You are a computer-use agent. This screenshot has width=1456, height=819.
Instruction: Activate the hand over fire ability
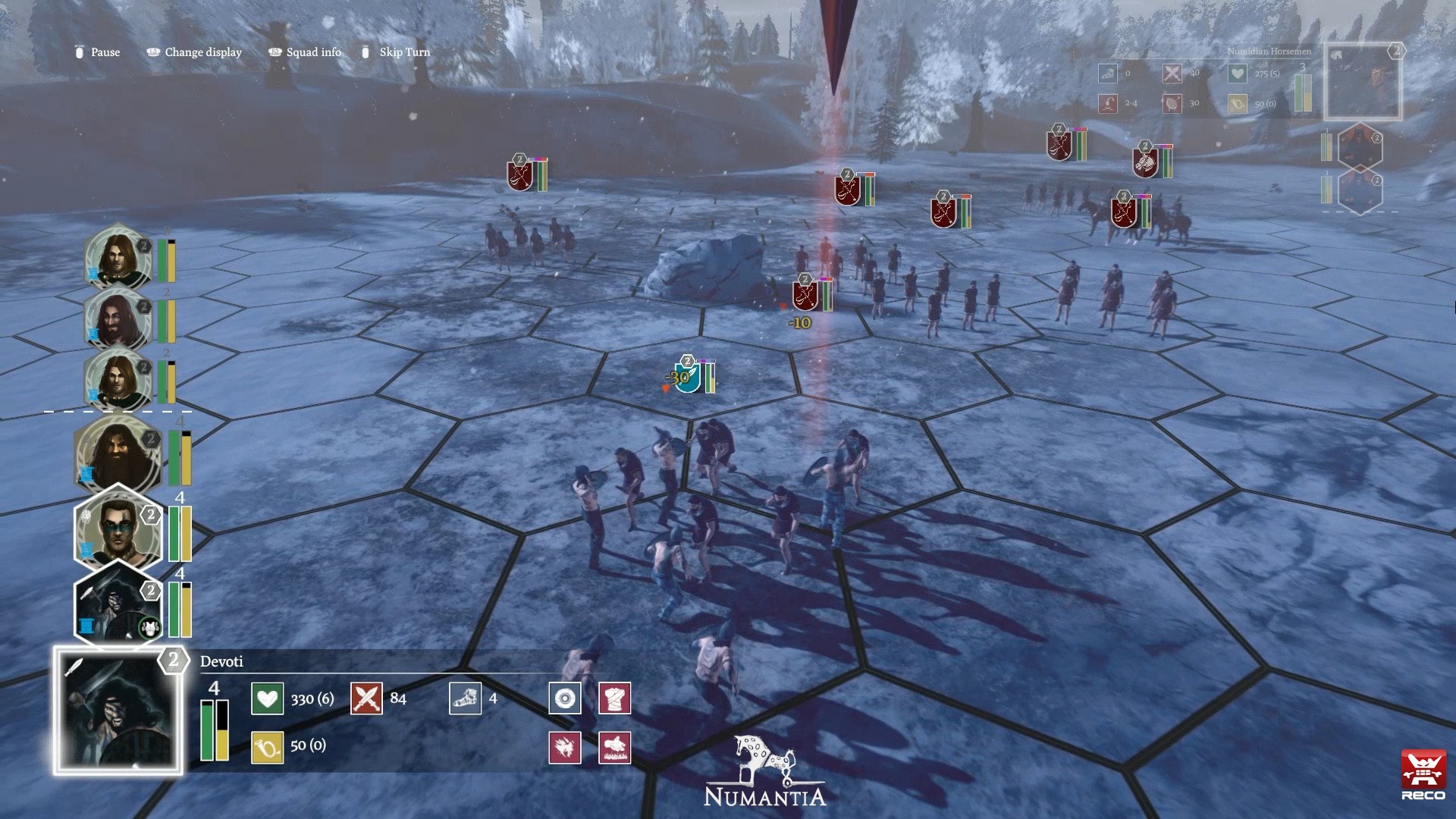click(615, 748)
